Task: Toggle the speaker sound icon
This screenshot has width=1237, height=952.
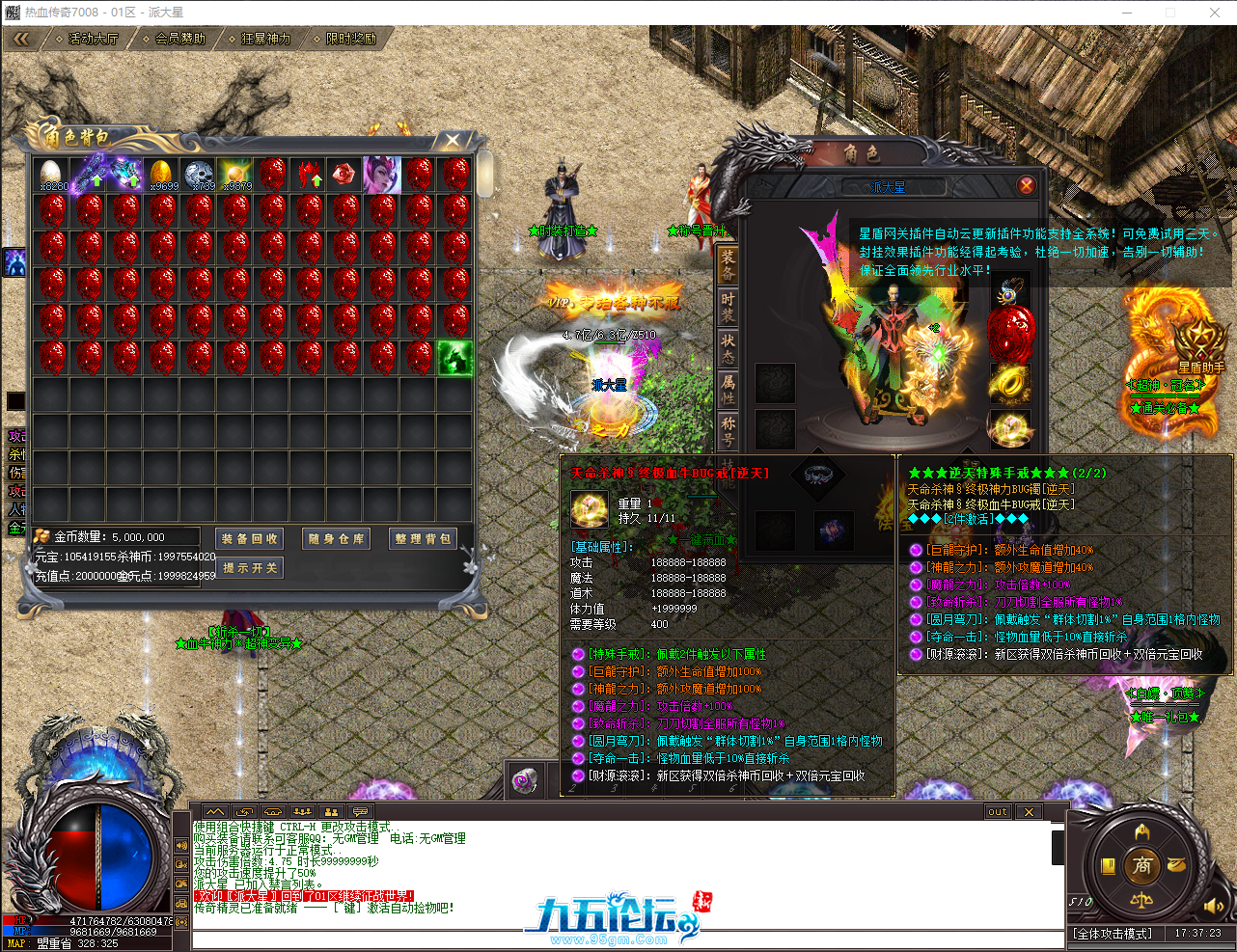Action: coord(1214,906)
